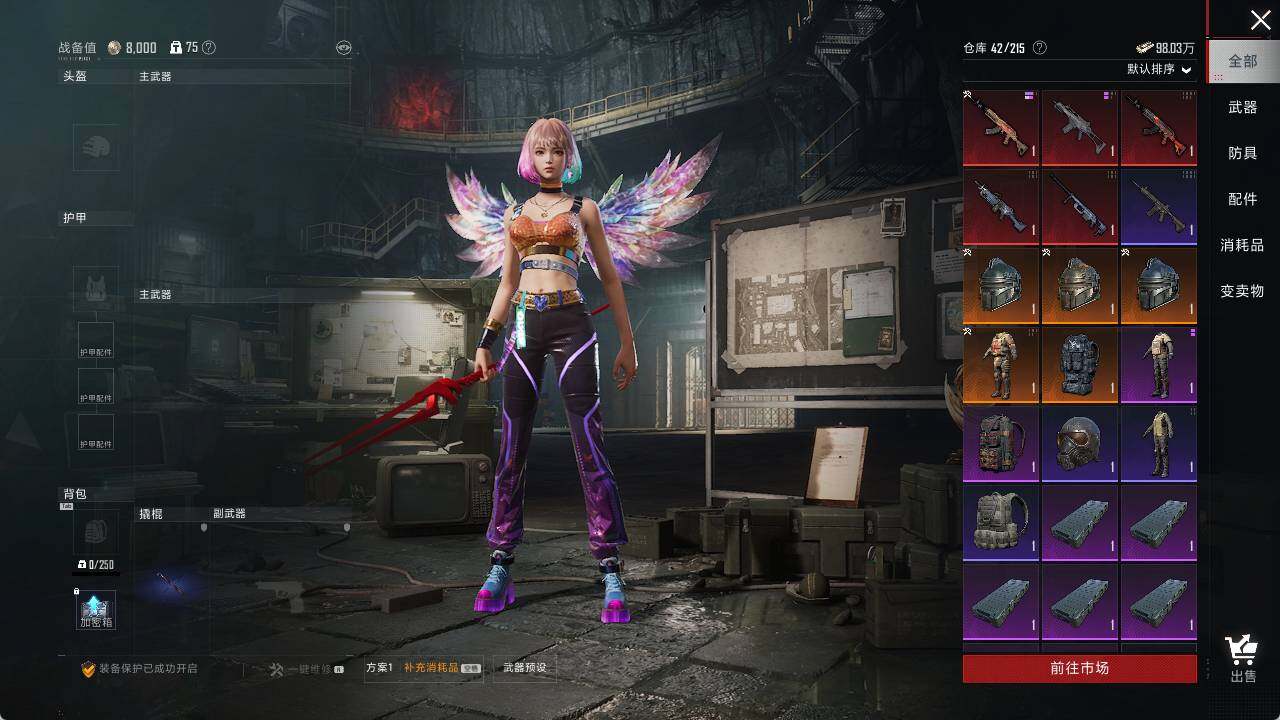Image resolution: width=1280 pixels, height=720 pixels.
Task: Click the 一键维修 quick repair button
Action: (307, 669)
